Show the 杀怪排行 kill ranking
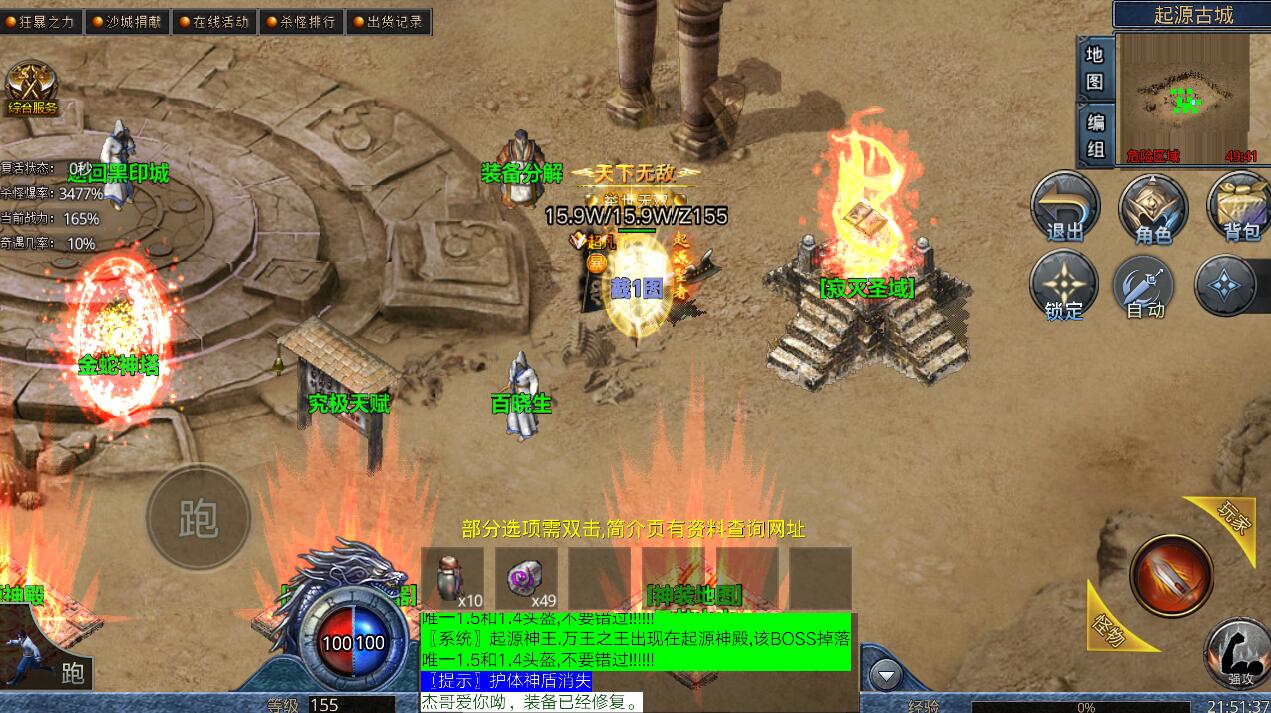This screenshot has height=713, width=1271. [300, 21]
